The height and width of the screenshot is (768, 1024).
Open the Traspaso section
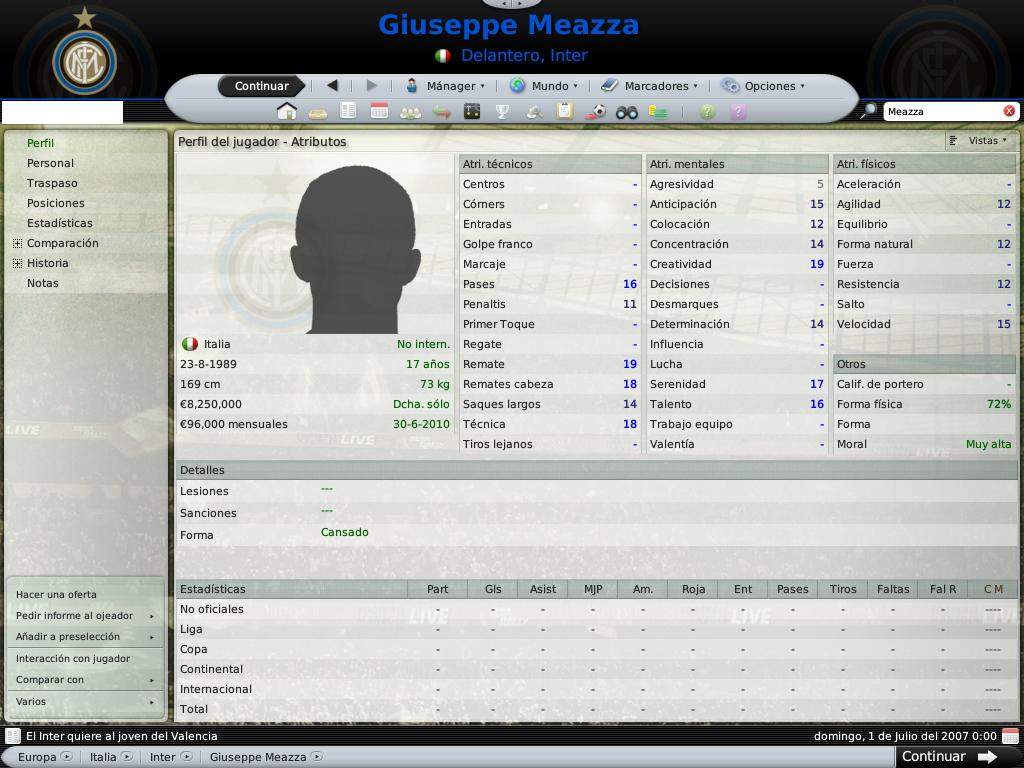(x=52, y=183)
